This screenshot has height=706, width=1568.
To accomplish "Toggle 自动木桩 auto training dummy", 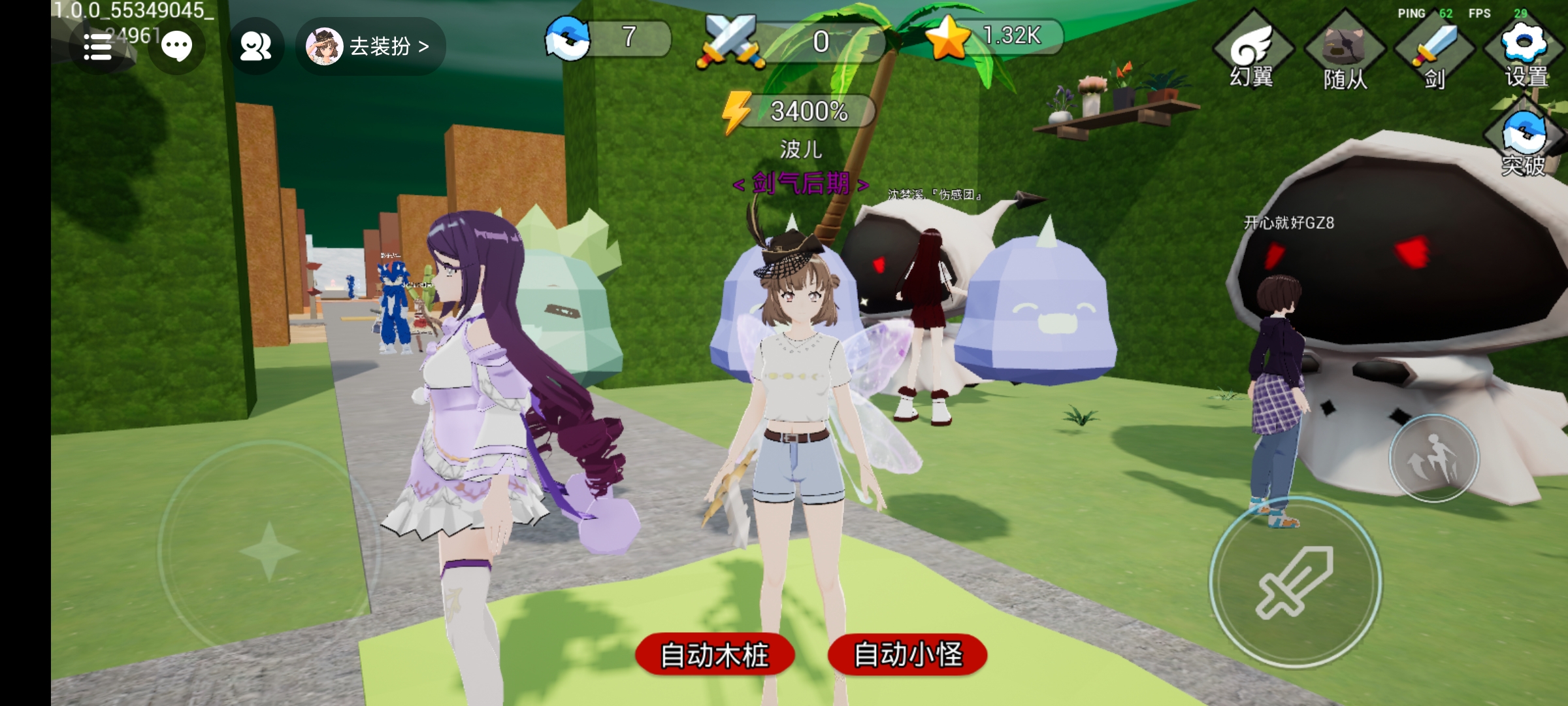I will tap(715, 654).
